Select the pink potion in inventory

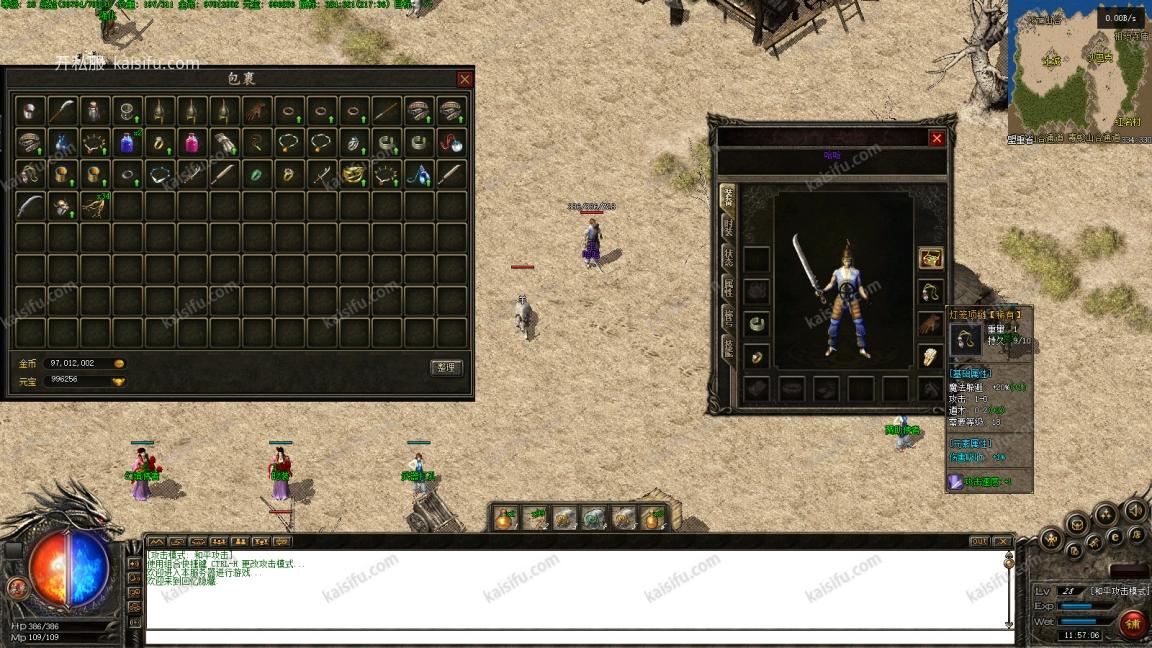[192, 142]
